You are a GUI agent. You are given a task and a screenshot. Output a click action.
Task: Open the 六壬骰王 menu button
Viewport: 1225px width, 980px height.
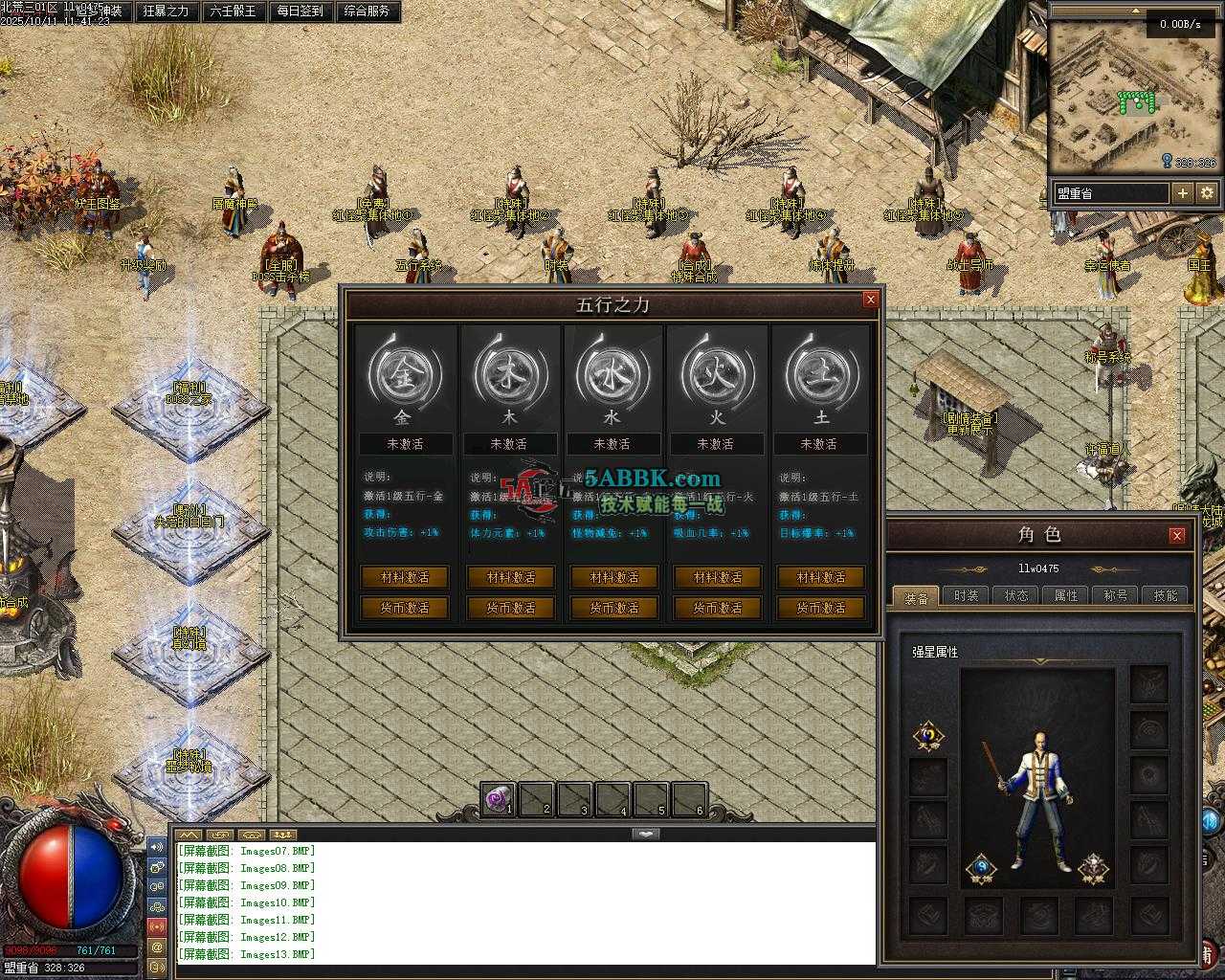(233, 11)
